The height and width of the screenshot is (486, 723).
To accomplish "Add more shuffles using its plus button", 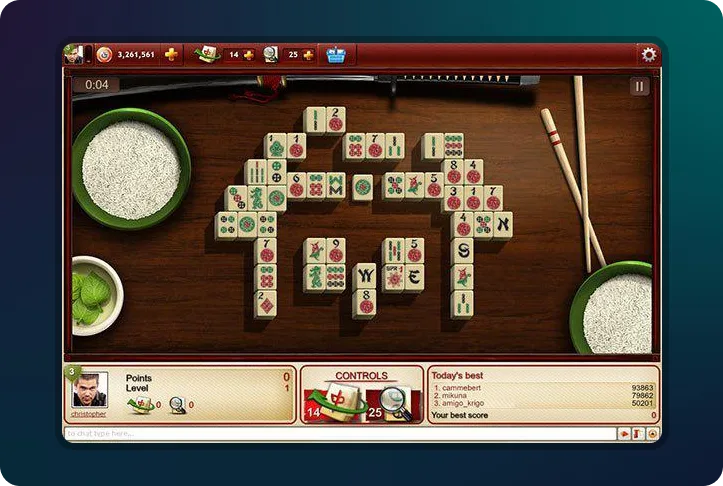I will click(x=248, y=54).
